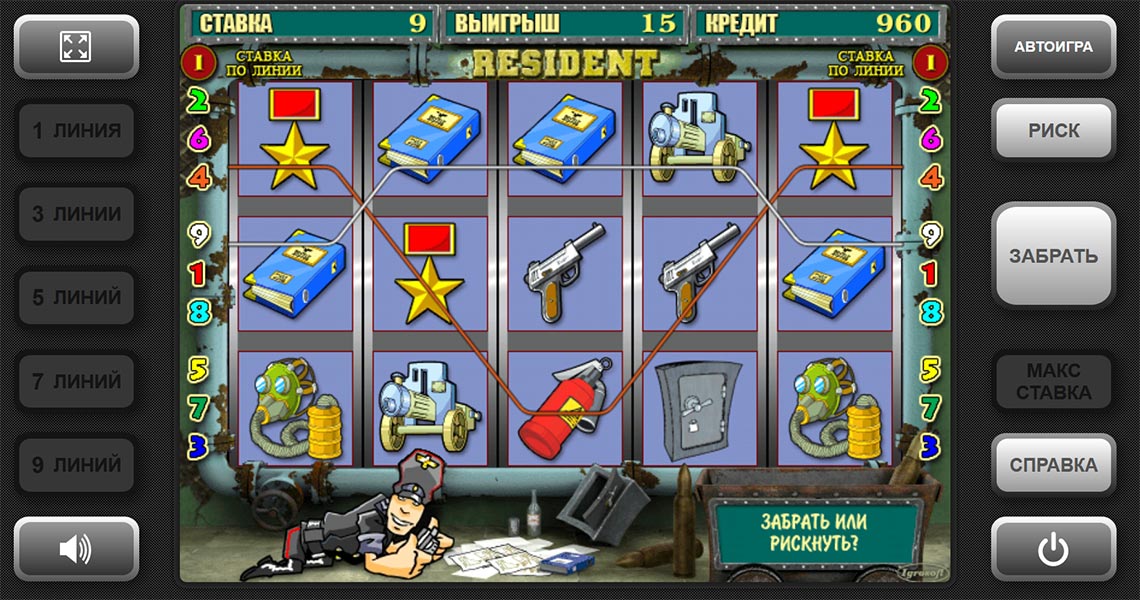Open the СПРАВКА help screen
This screenshot has width=1140, height=600.
[1053, 465]
